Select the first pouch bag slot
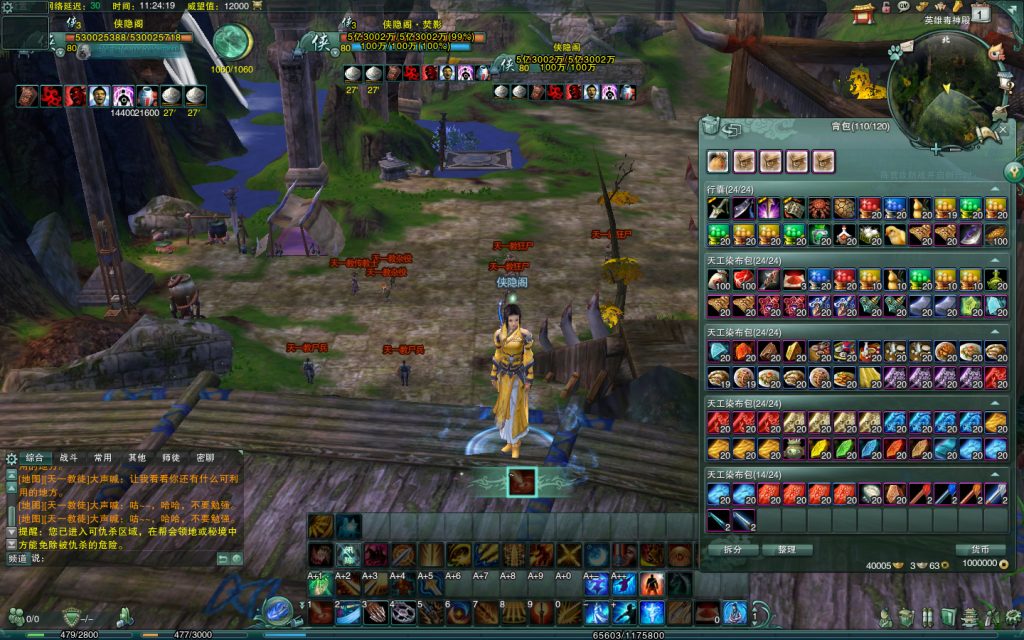 (x=719, y=161)
